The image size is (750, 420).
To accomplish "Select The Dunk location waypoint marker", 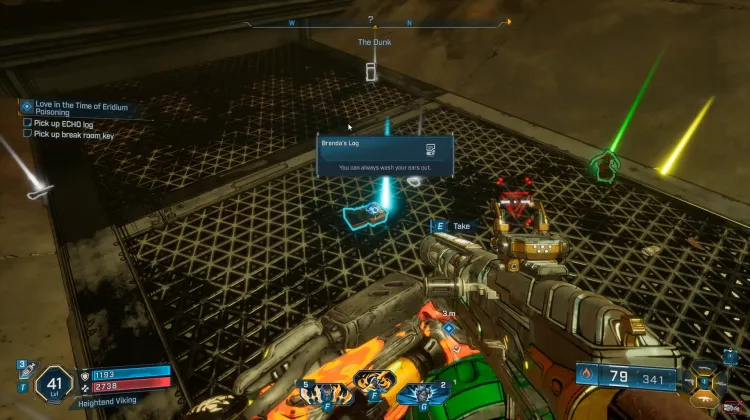I will tap(372, 71).
